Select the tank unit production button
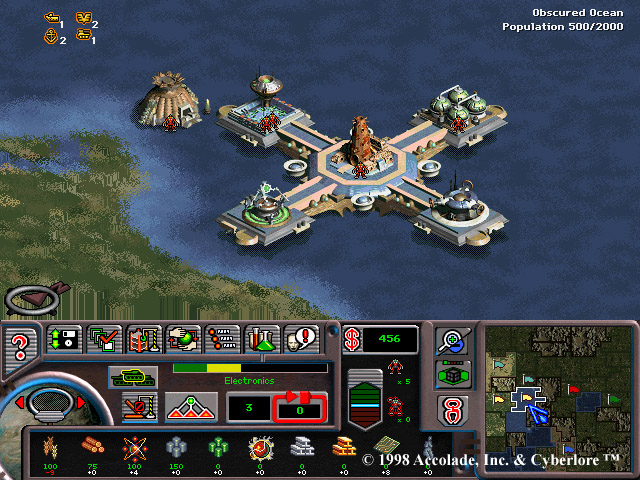Viewport: 640px width, 480px height. 133,376
